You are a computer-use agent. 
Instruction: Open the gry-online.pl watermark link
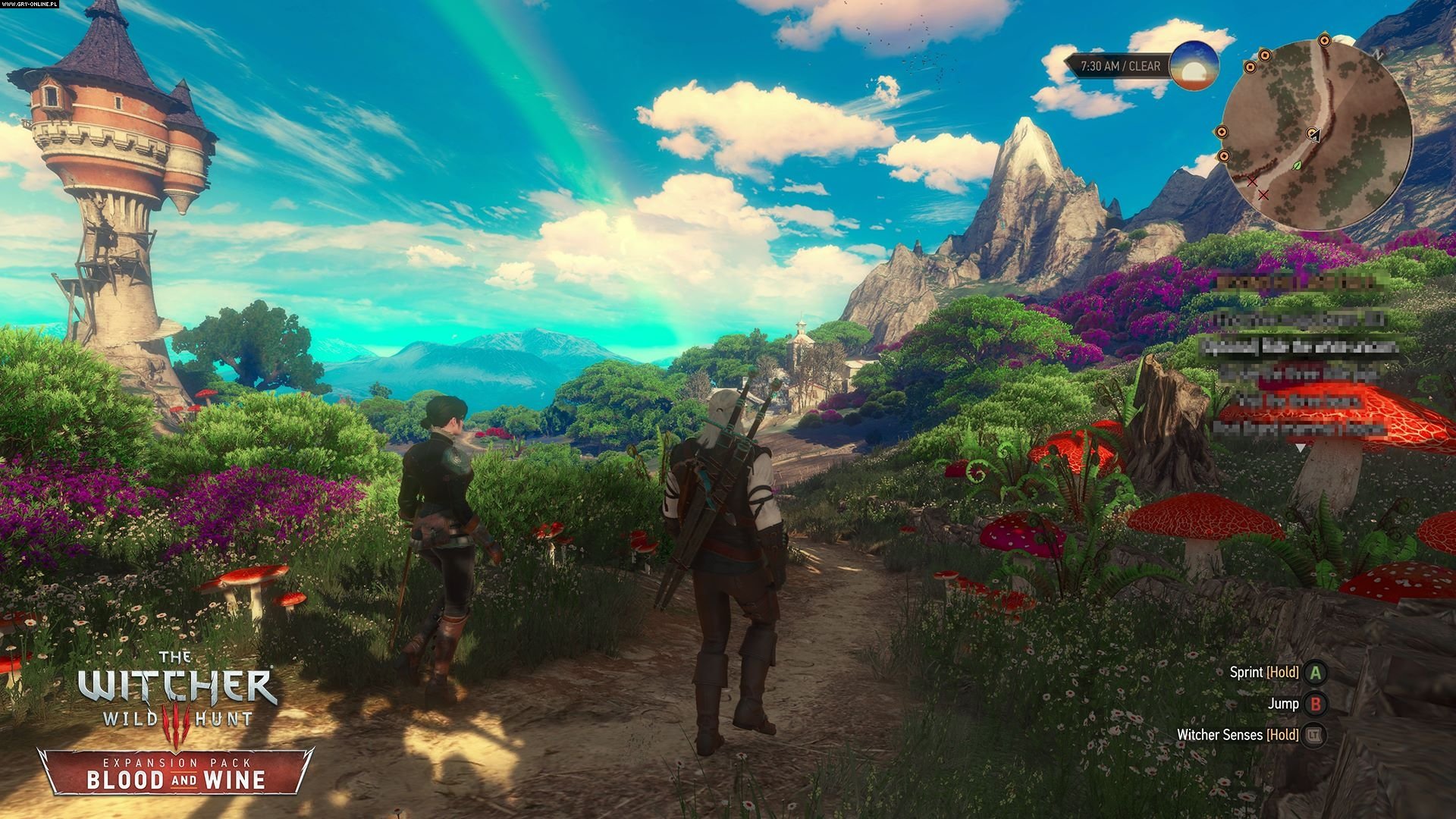[x=31, y=5]
